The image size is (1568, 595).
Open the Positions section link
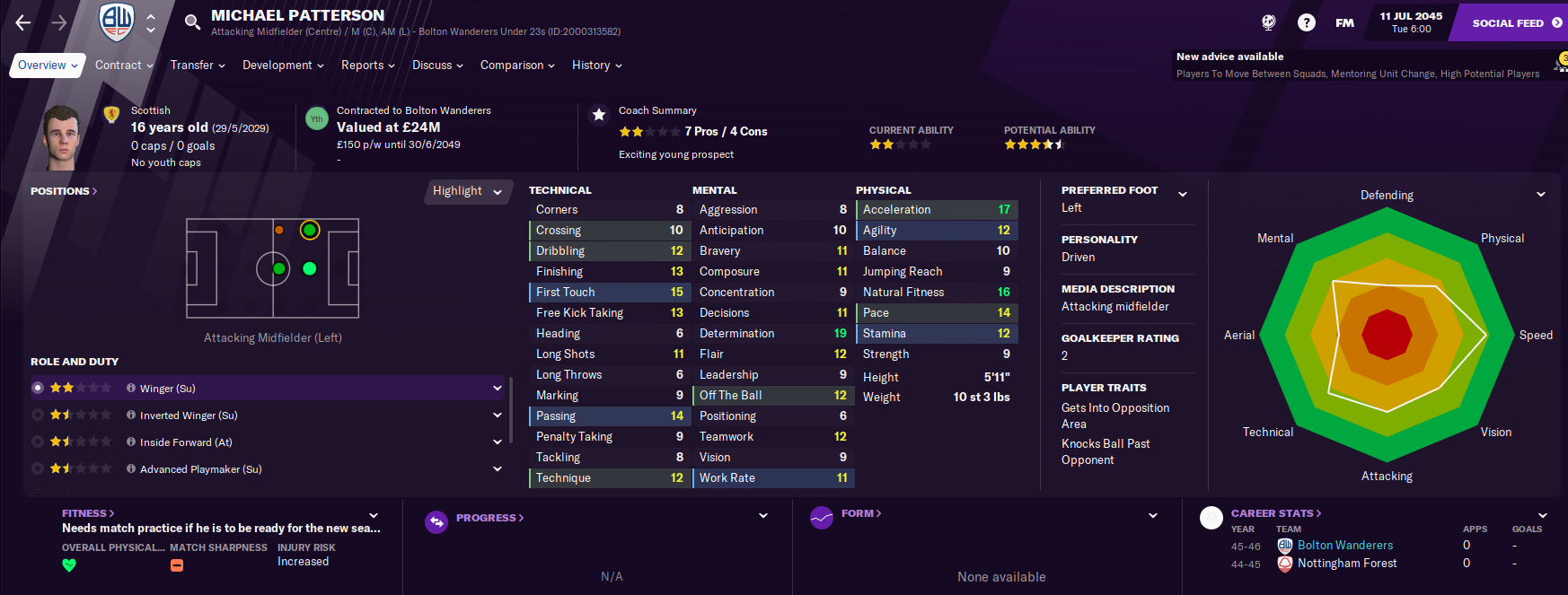[x=64, y=191]
